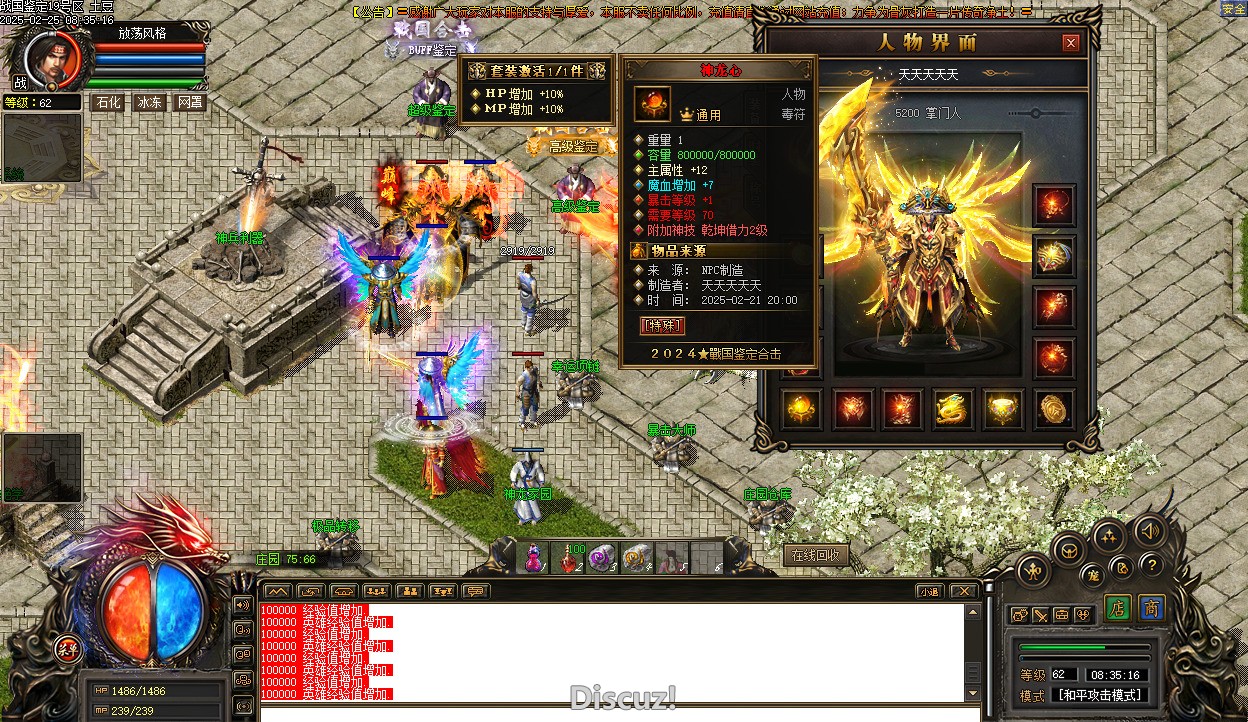The width and height of the screenshot is (1248, 722).
Task: Click the 安全 button at top right
Action: tap(1234, 9)
